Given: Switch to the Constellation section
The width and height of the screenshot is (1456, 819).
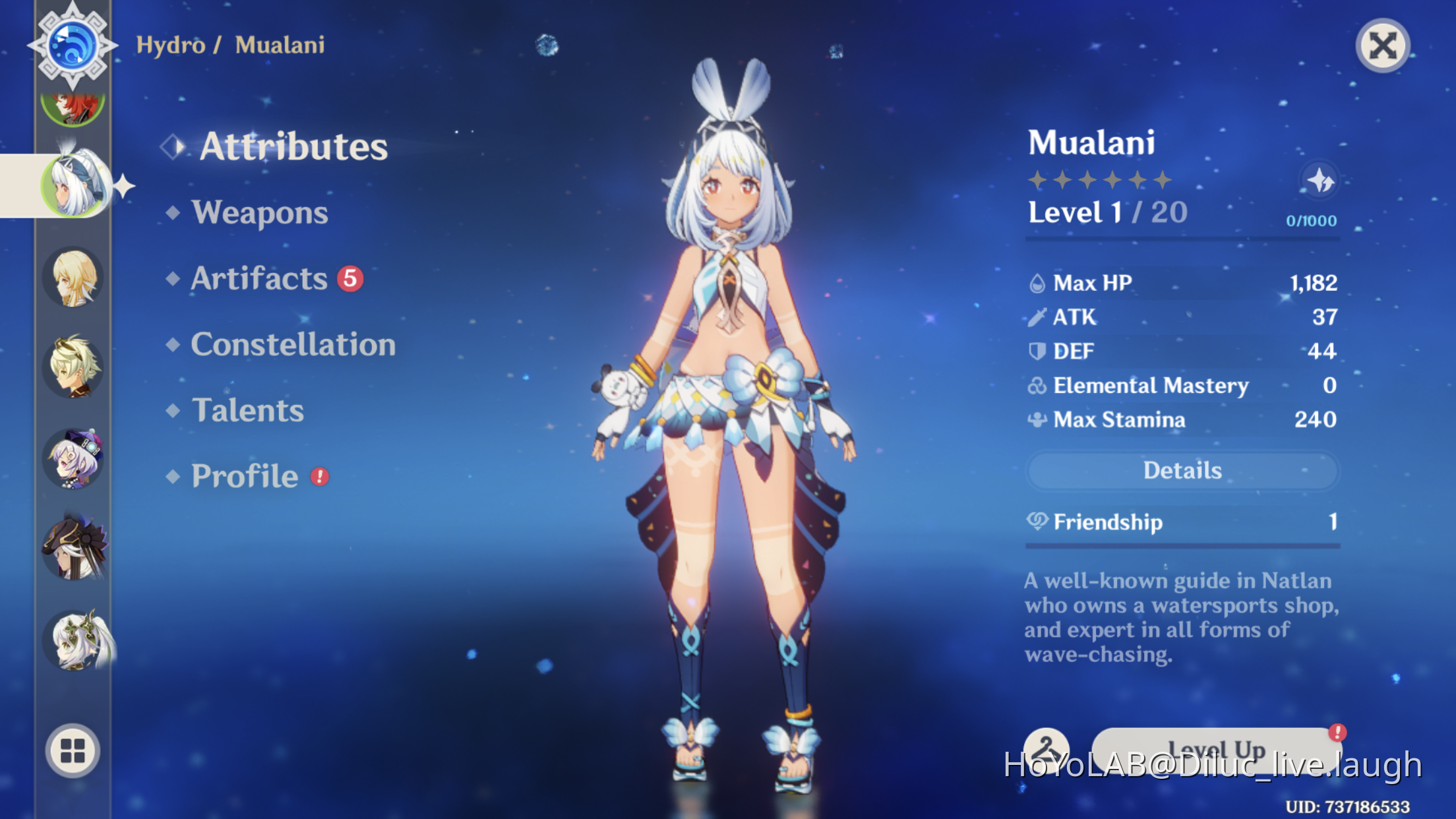Looking at the screenshot, I should tap(293, 344).
